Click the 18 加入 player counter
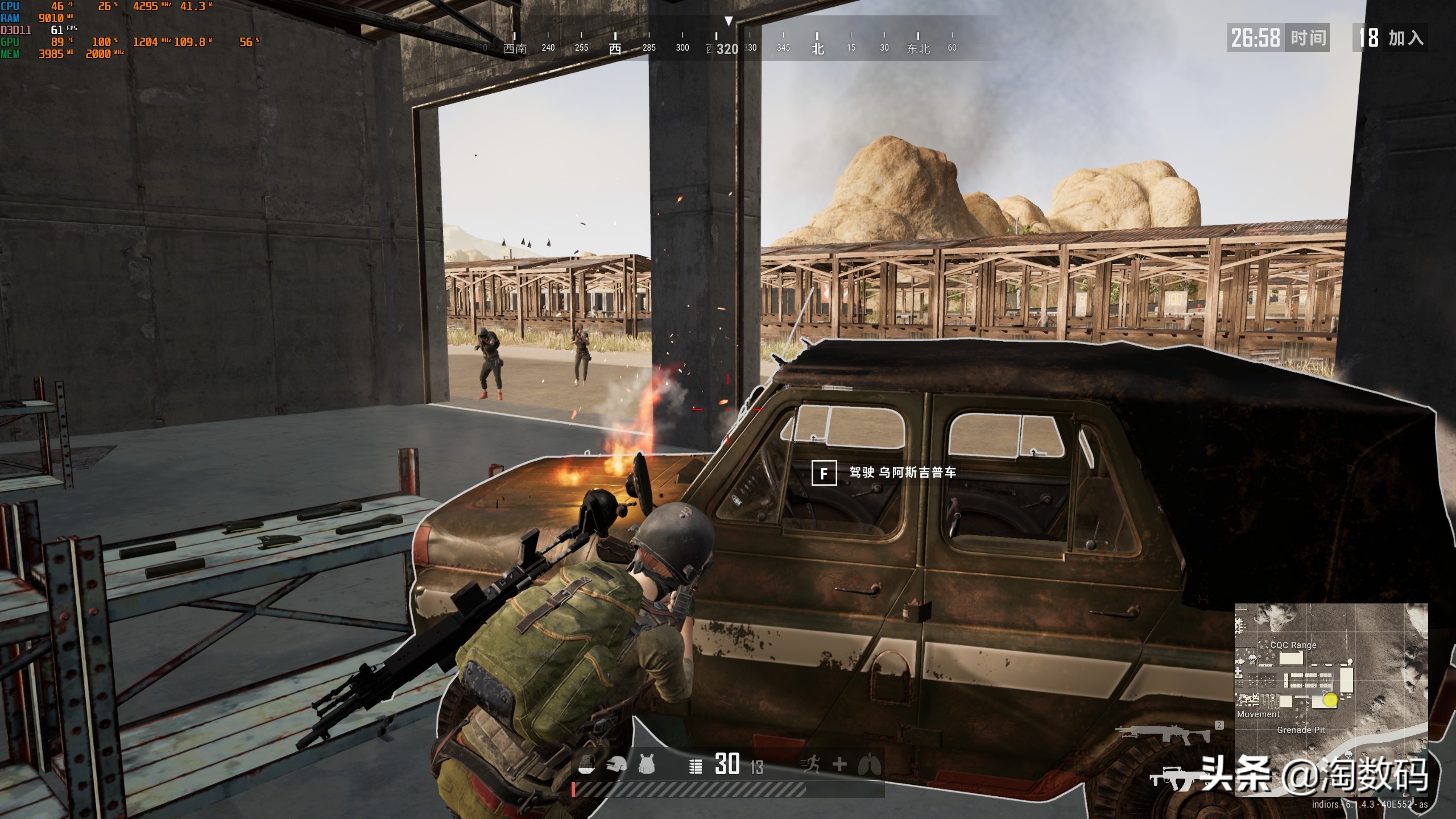This screenshot has height=819, width=1456. (x=1391, y=38)
